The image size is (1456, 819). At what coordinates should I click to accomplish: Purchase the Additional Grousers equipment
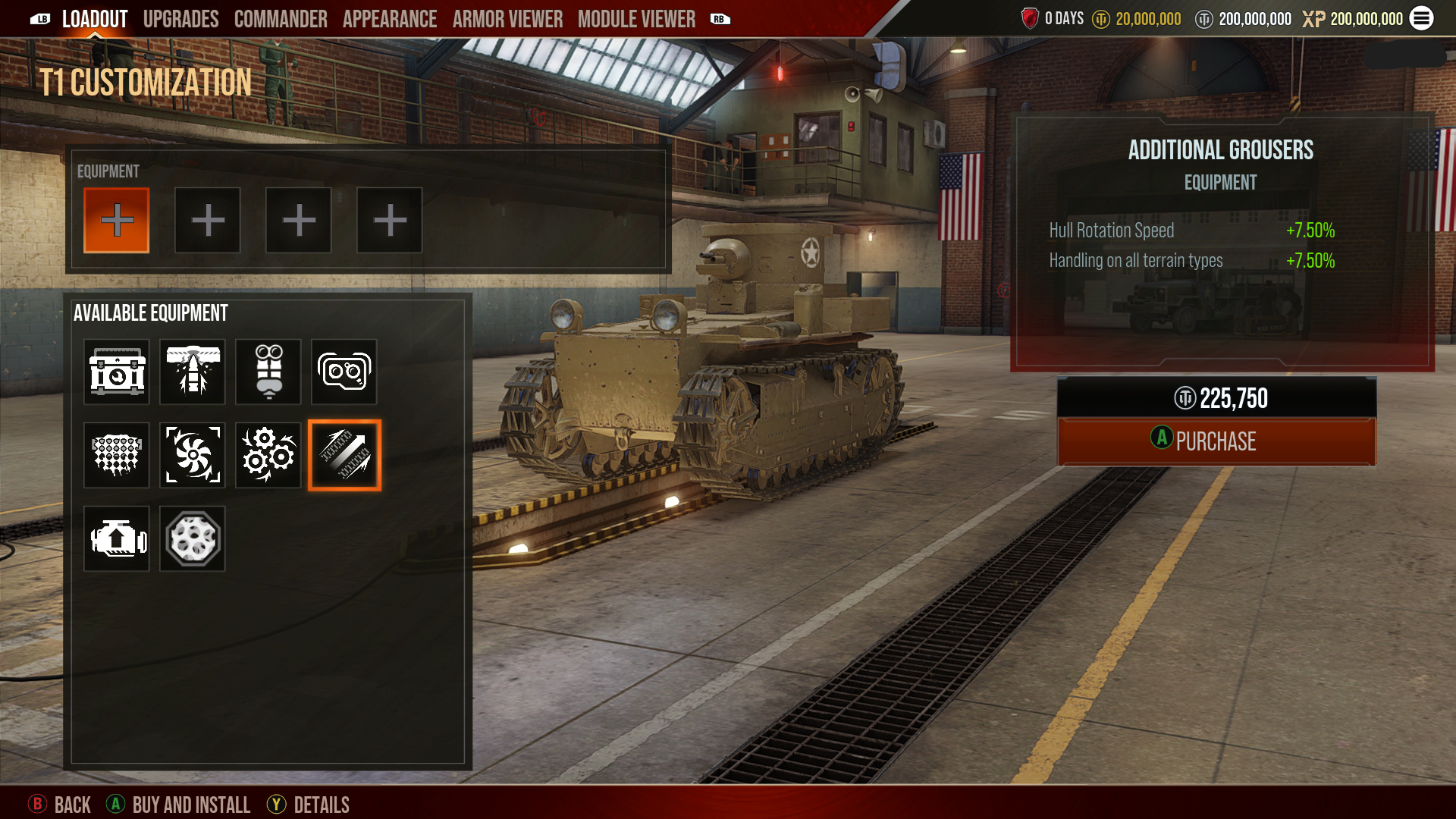(1216, 441)
